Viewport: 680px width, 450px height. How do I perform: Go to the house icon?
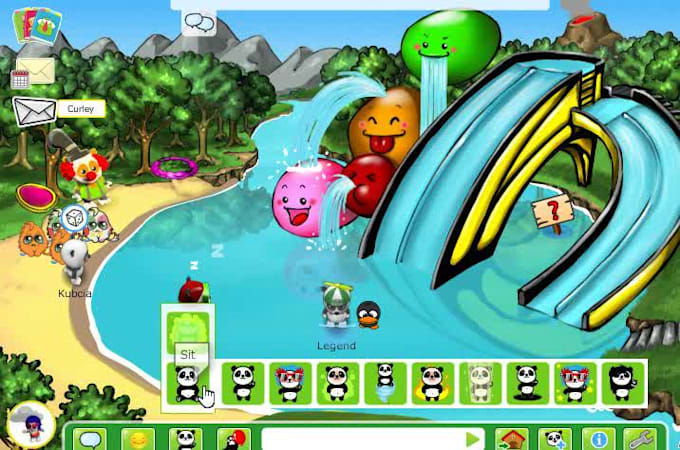510,439
